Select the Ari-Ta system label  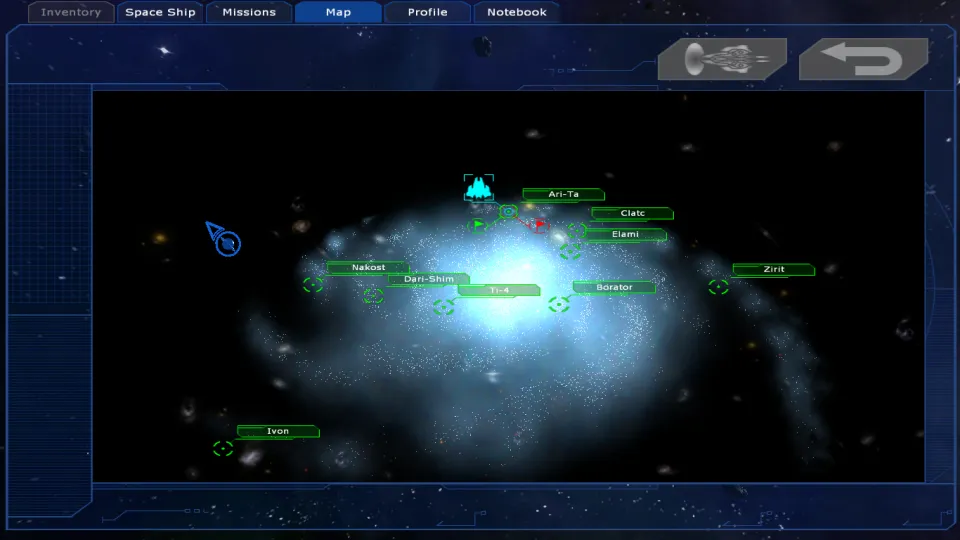coord(564,194)
